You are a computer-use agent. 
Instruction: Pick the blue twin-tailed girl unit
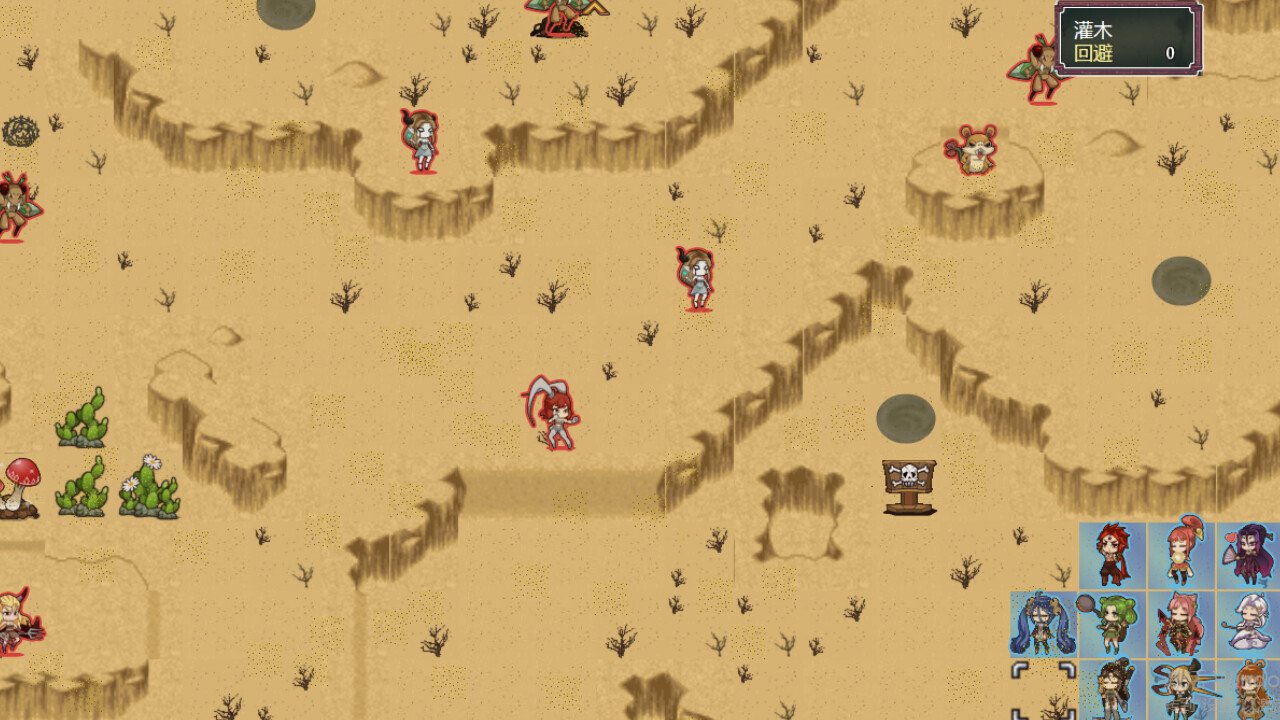coord(1043,624)
